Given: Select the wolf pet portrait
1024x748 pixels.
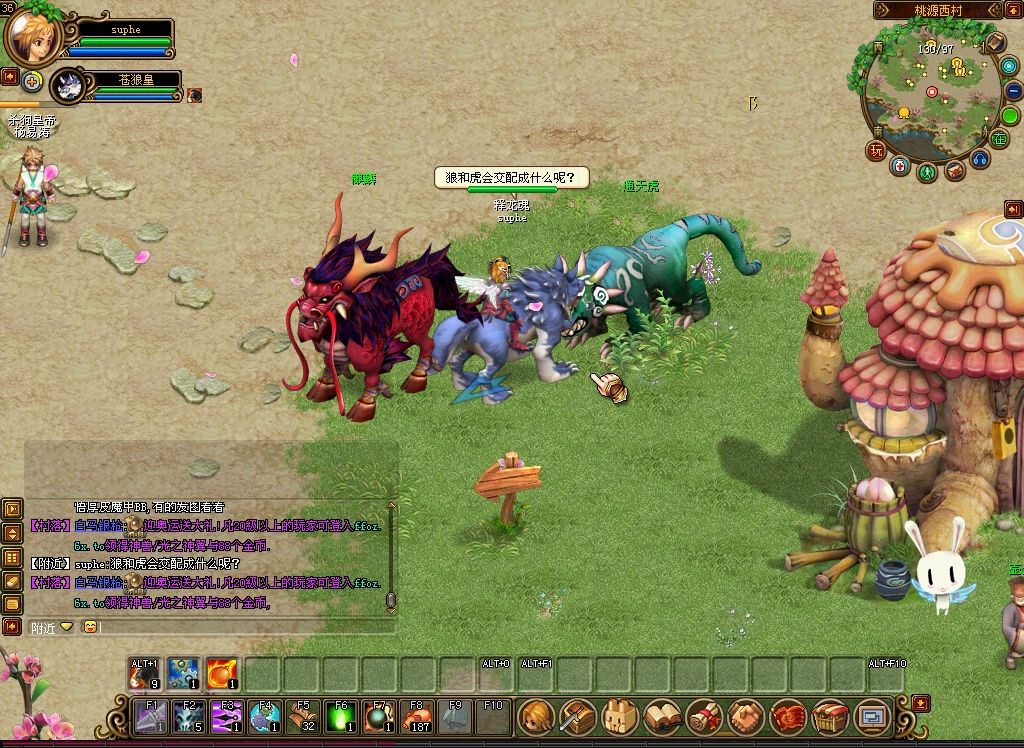Looking at the screenshot, I should point(68,87).
